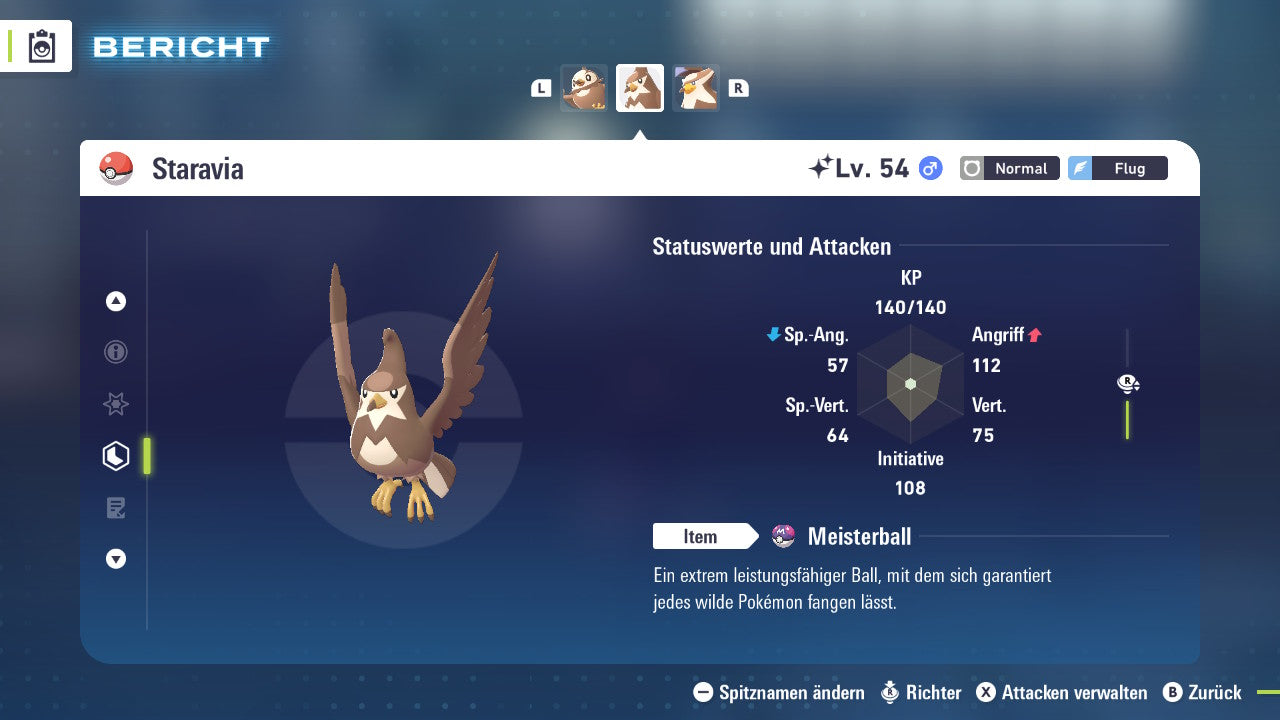Click the up arrow at sidebar top
Image resolution: width=1280 pixels, height=720 pixels.
point(115,301)
